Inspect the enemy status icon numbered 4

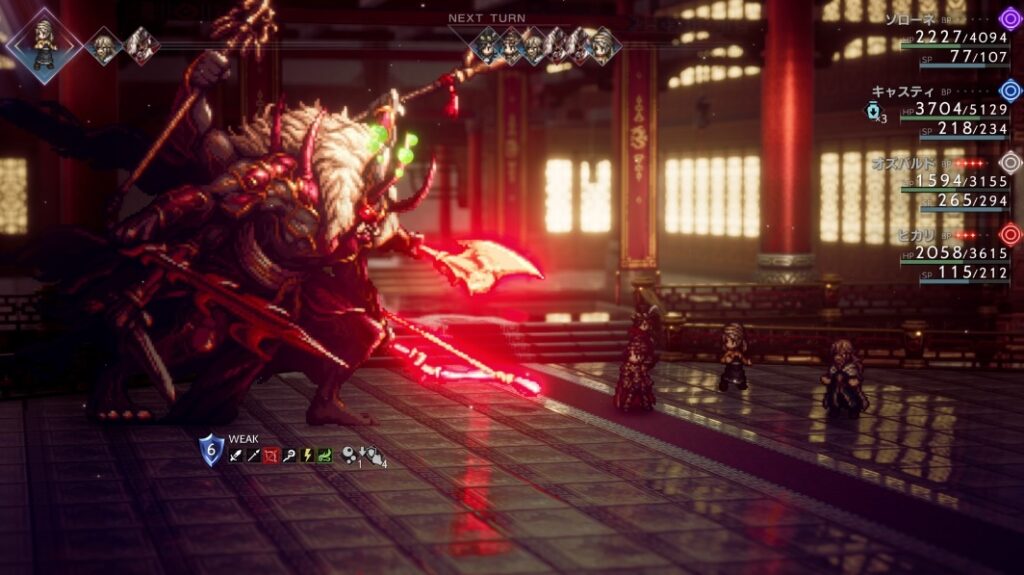click(376, 456)
